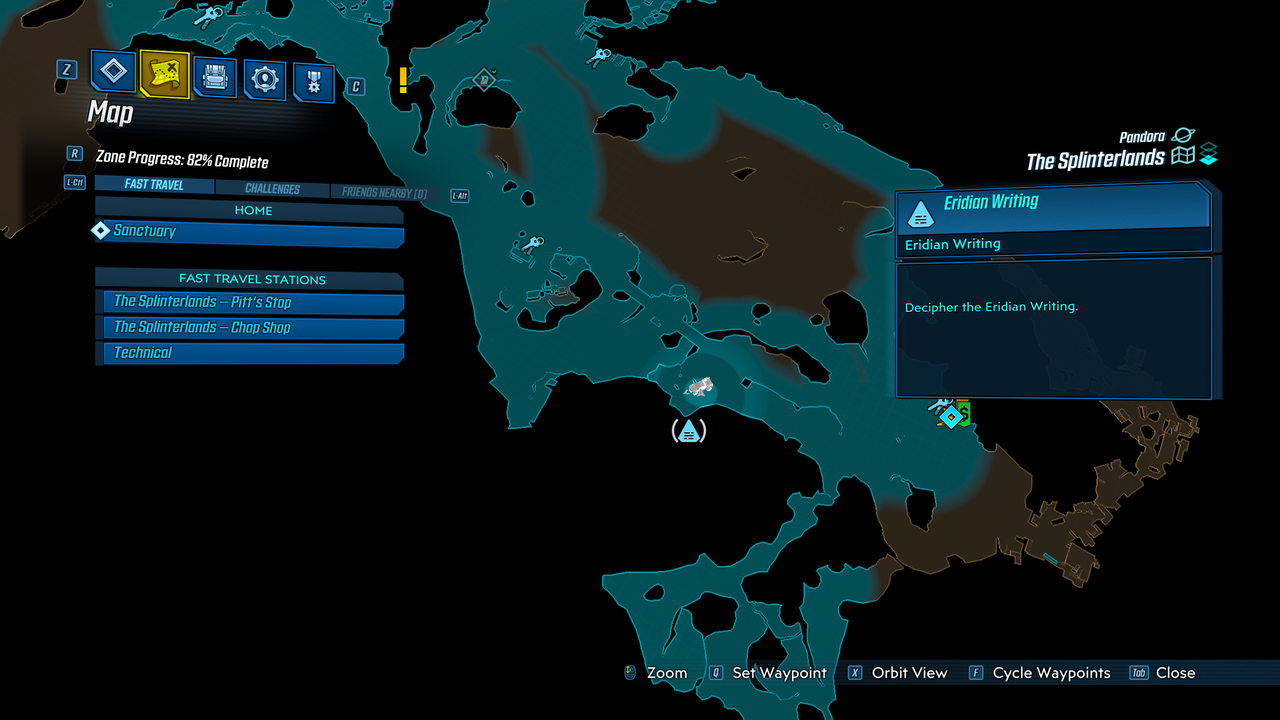Select the yellow exclamation mission marker

[403, 79]
